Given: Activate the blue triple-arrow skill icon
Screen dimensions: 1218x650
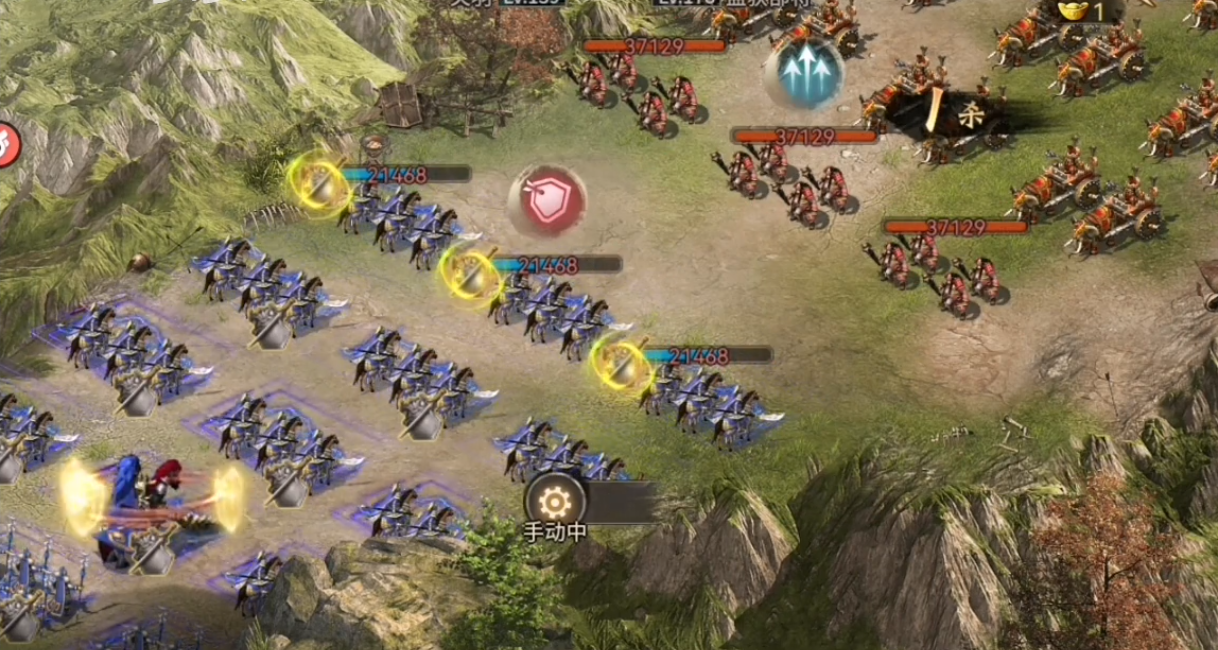Looking at the screenshot, I should (x=801, y=70).
